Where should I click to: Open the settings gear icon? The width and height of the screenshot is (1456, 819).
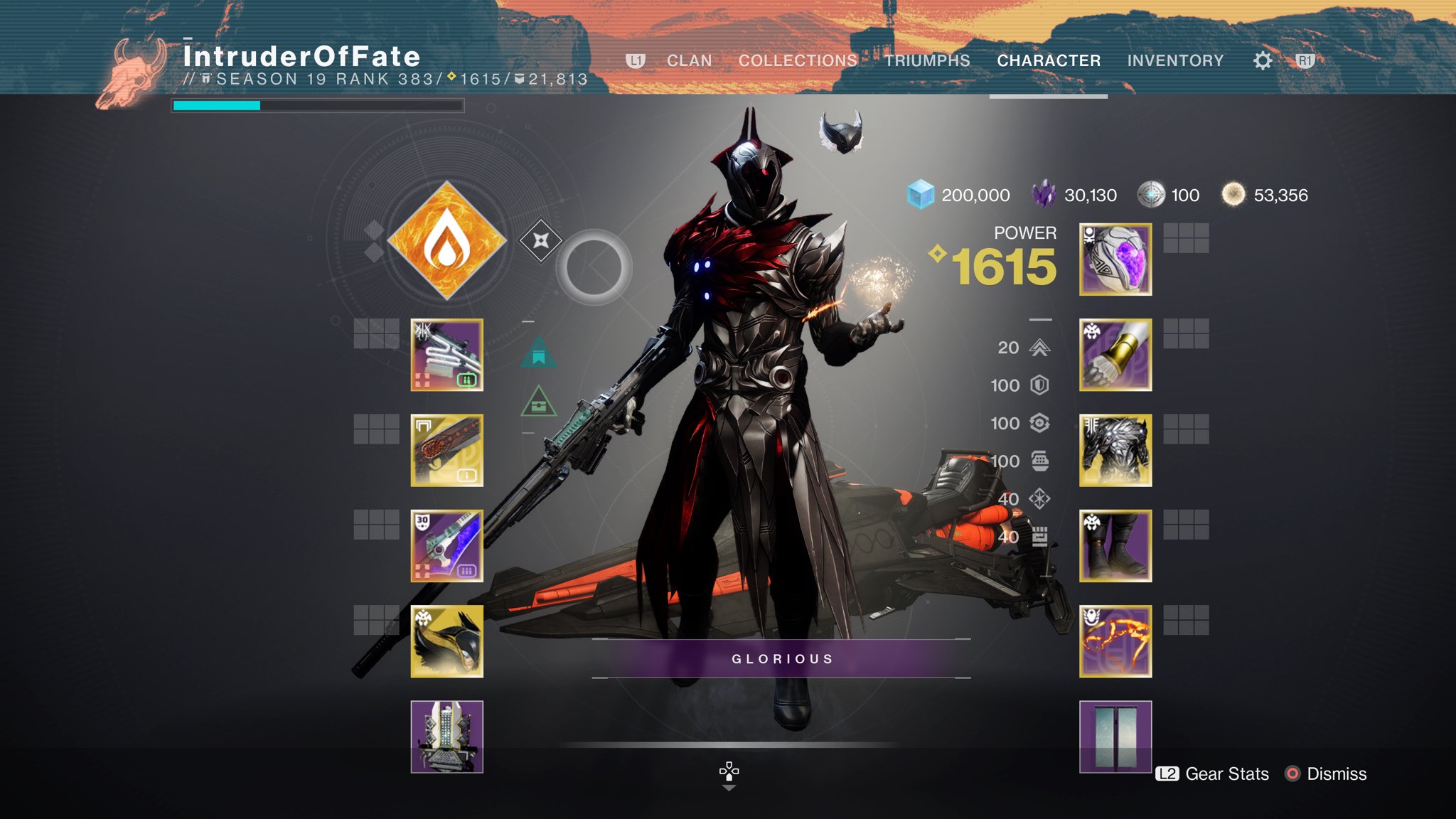pyautogui.click(x=1263, y=60)
